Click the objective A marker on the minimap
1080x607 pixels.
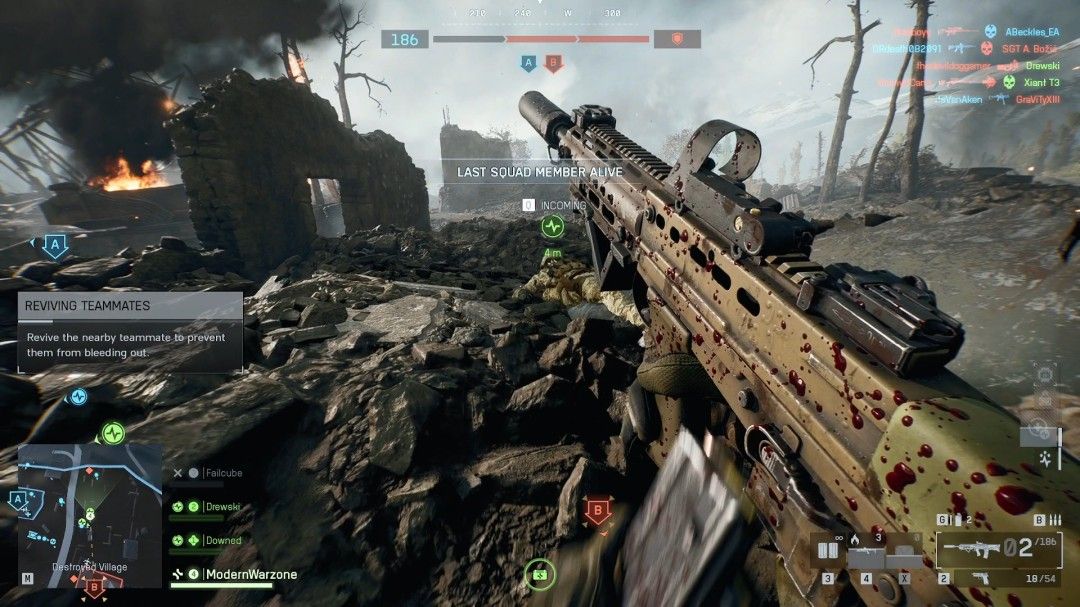[x=19, y=499]
